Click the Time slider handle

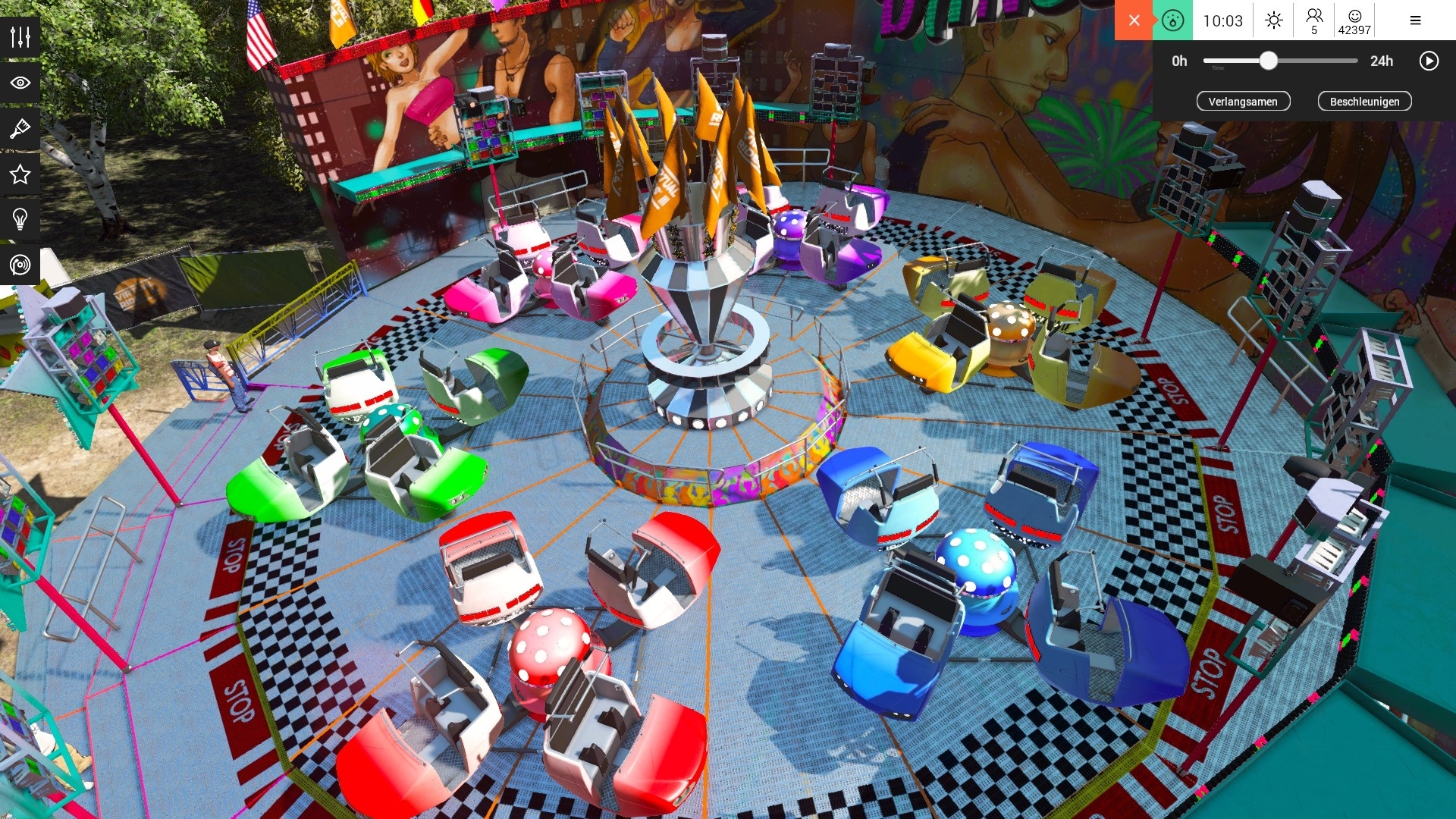click(1269, 61)
